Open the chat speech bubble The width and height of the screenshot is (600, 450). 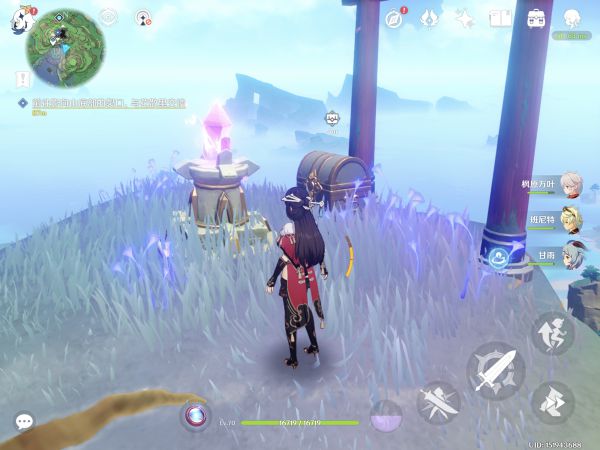pos(24,422)
